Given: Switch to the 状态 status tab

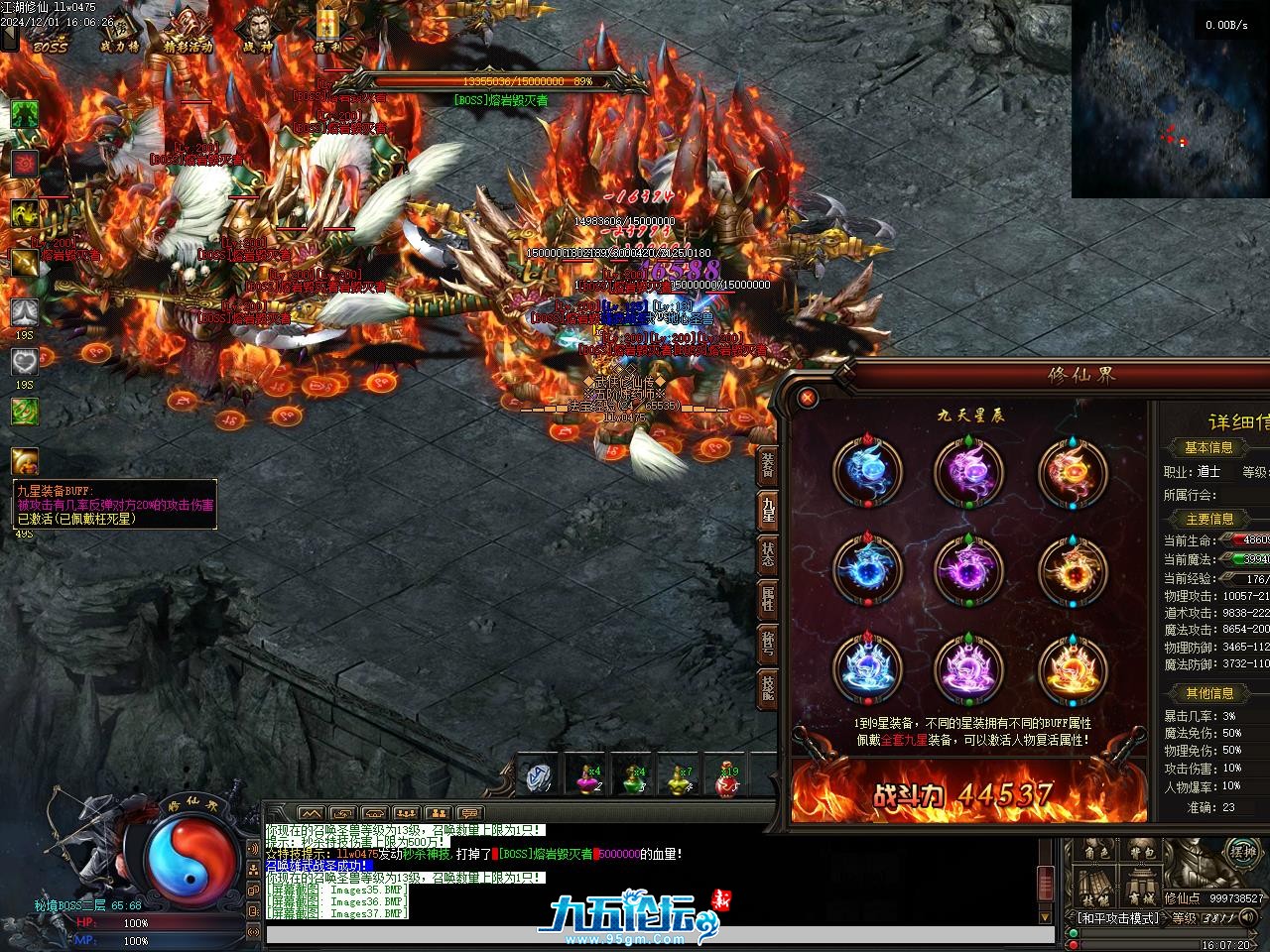Looking at the screenshot, I should [x=768, y=555].
